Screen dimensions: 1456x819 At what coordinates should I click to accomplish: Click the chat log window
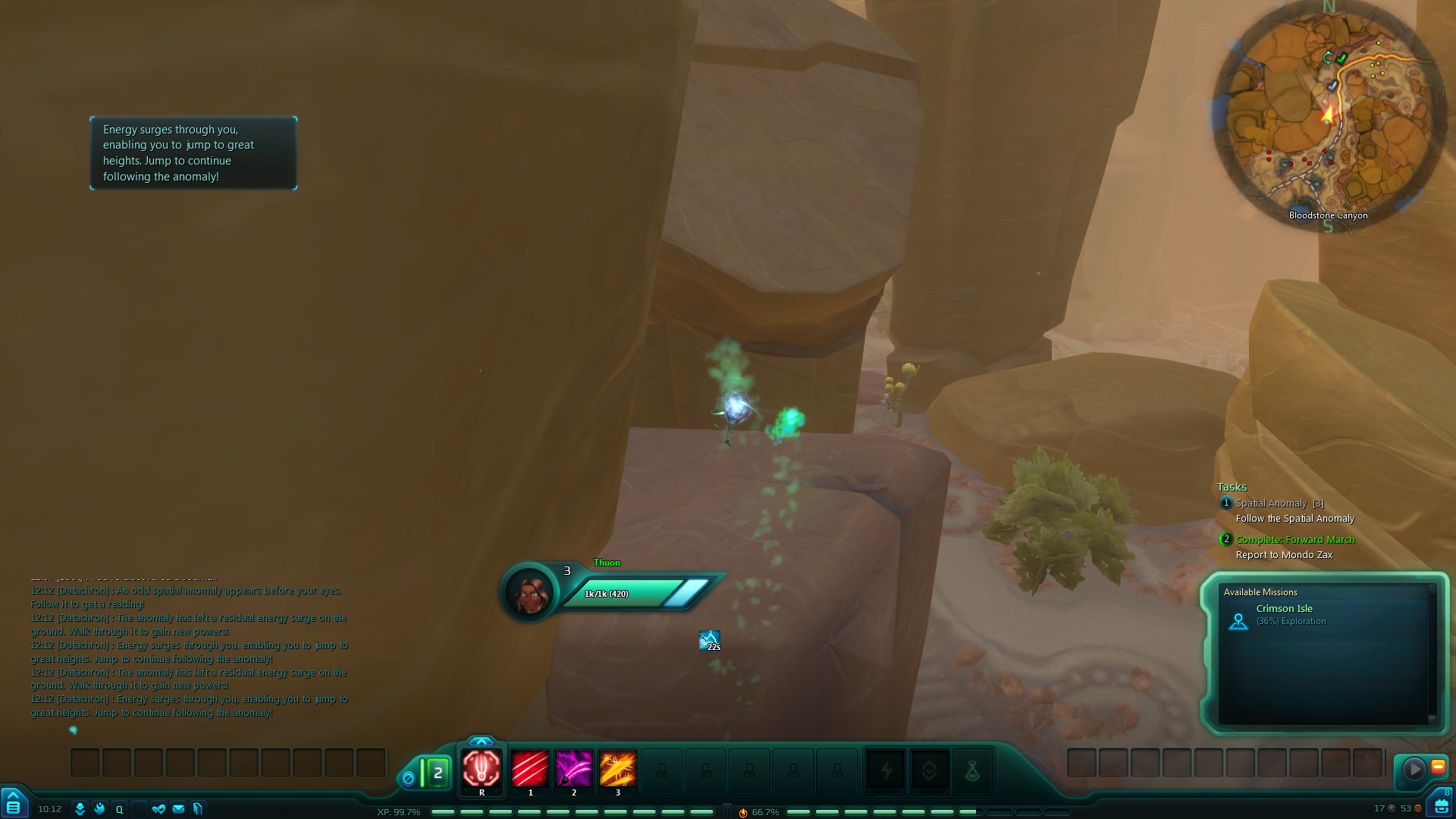(190, 651)
